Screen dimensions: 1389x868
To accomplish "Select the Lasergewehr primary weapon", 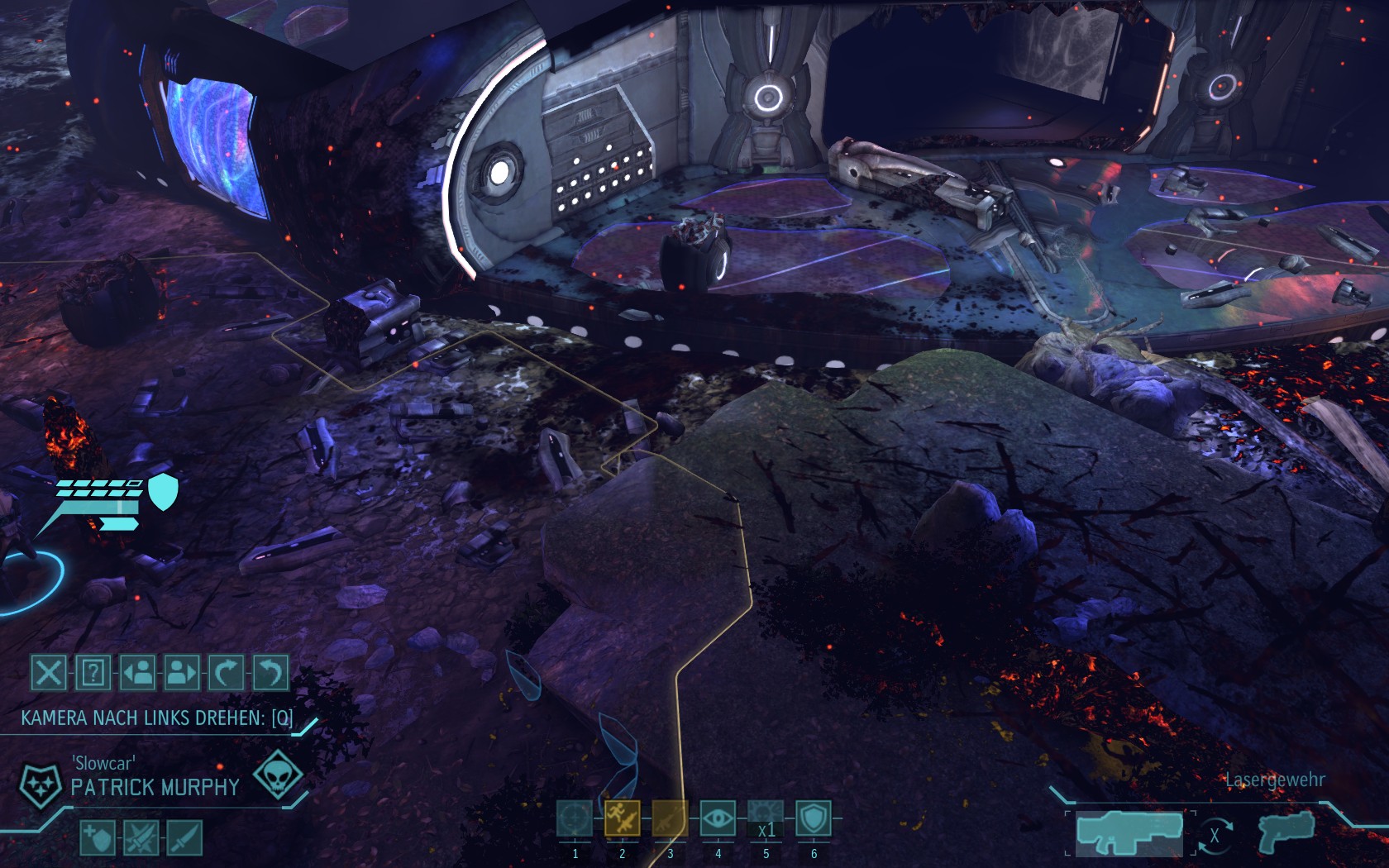I will click(1129, 832).
